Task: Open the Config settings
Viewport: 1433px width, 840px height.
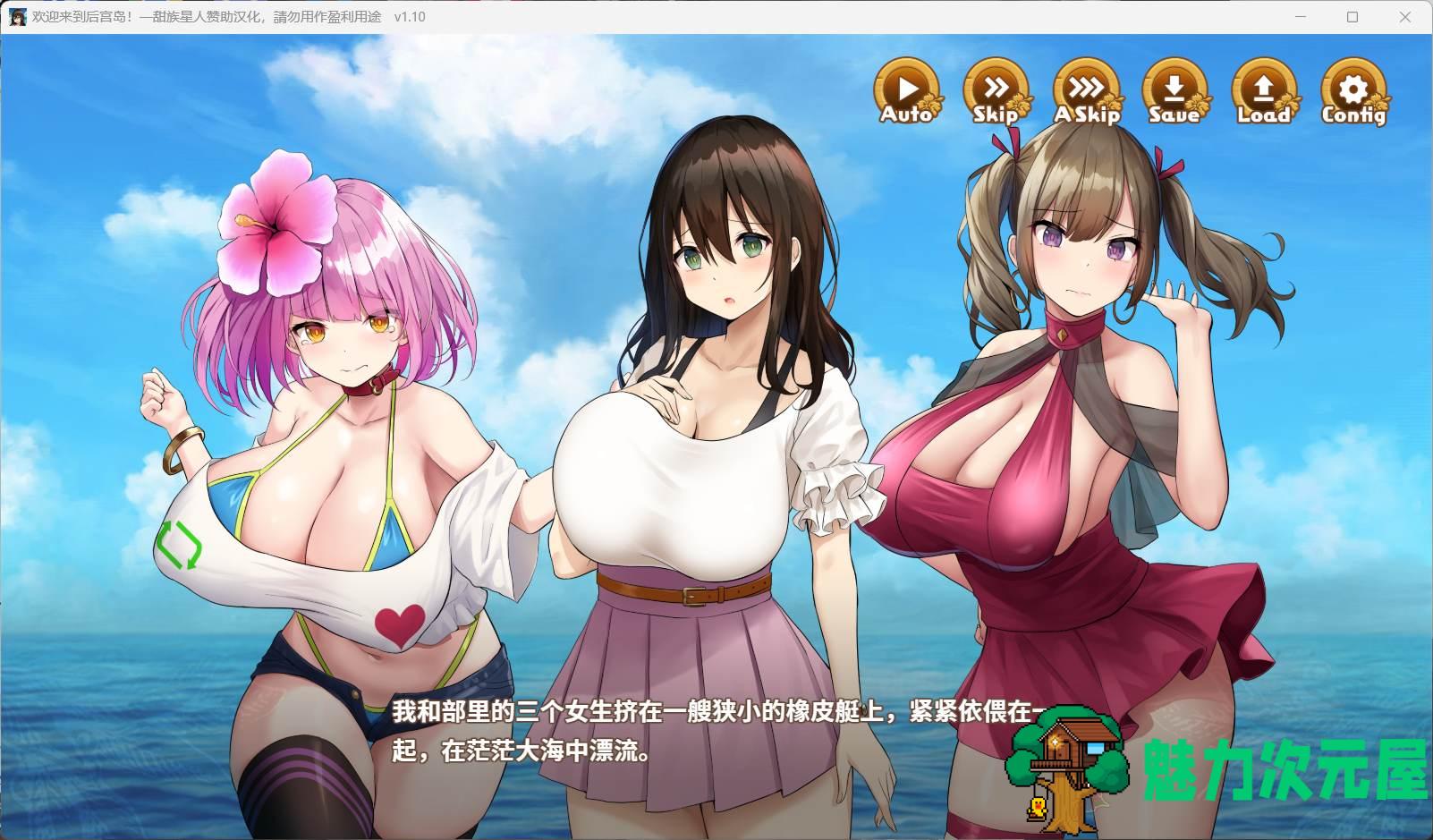Action: tap(1353, 91)
